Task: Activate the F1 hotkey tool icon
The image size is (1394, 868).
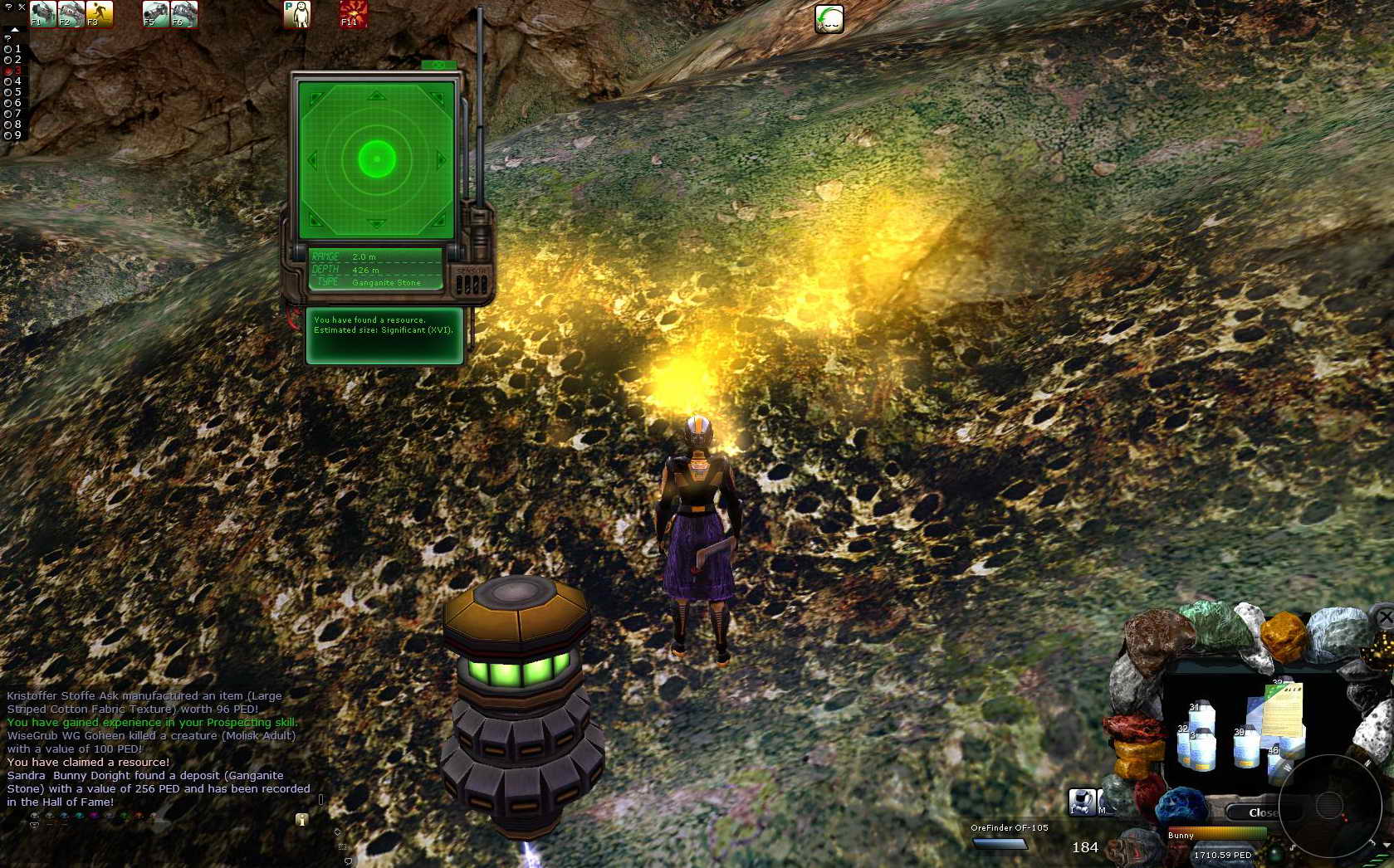Action: (x=42, y=14)
